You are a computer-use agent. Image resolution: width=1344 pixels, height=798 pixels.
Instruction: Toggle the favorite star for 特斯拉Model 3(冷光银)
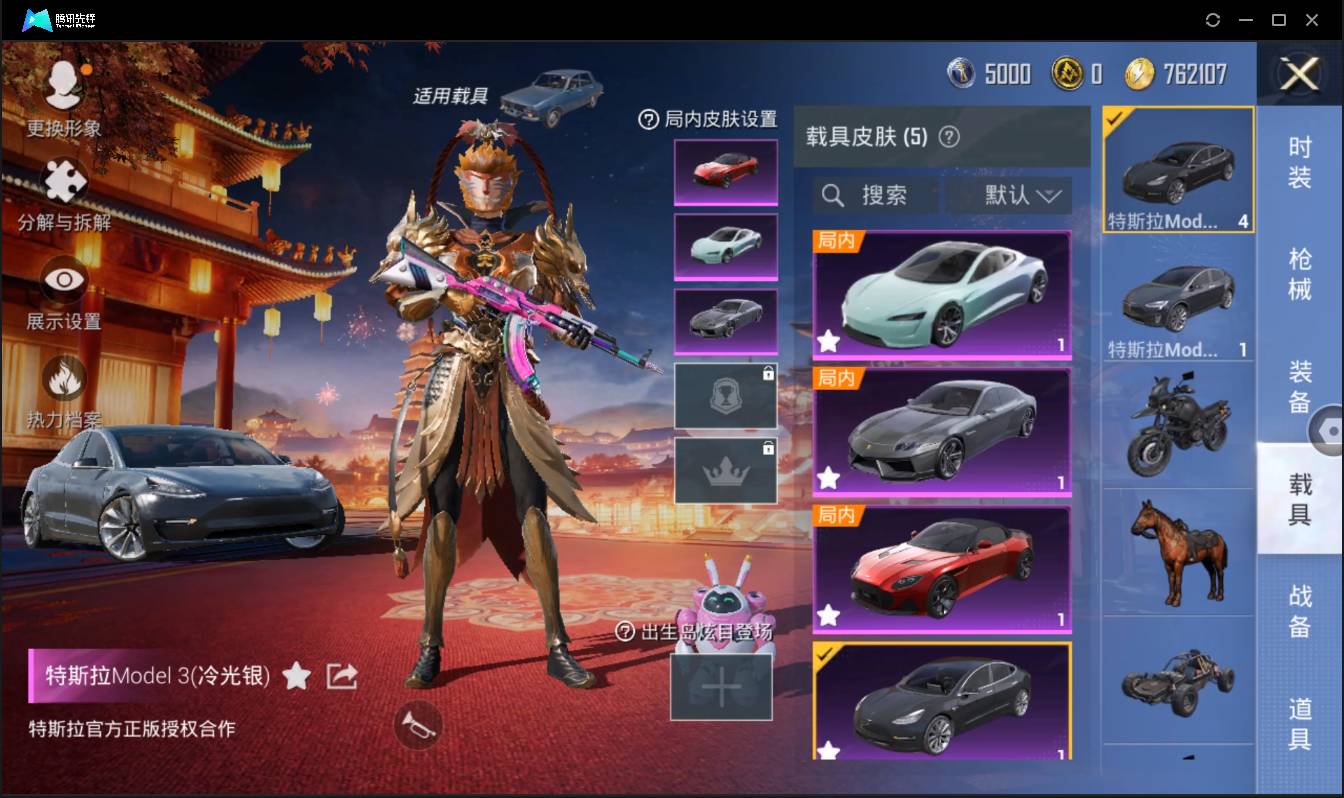tap(297, 676)
